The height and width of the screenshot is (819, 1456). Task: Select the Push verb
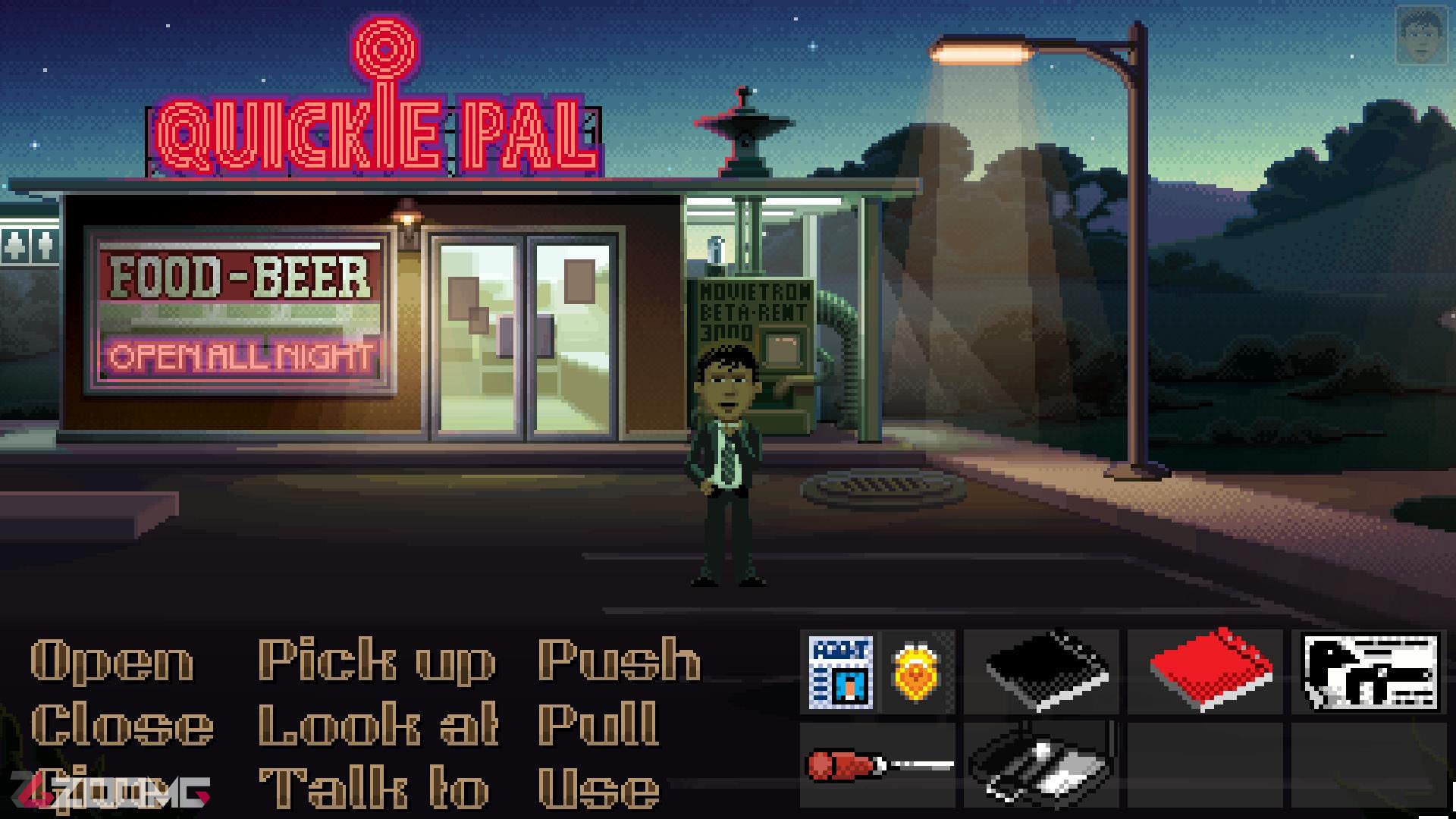619,661
